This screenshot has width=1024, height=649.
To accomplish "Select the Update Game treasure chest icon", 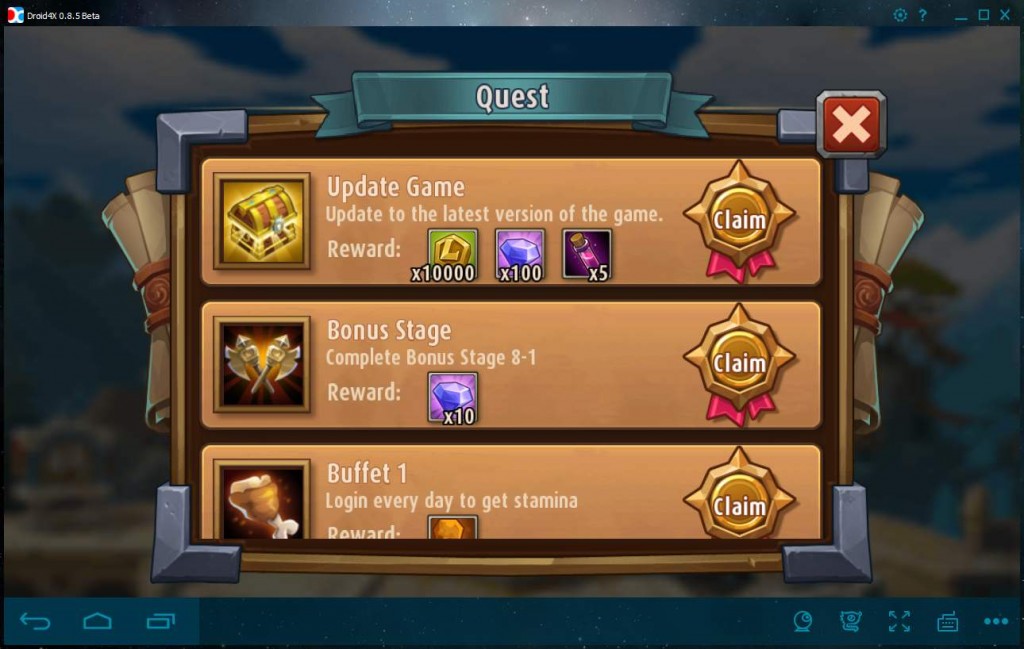I will [261, 220].
